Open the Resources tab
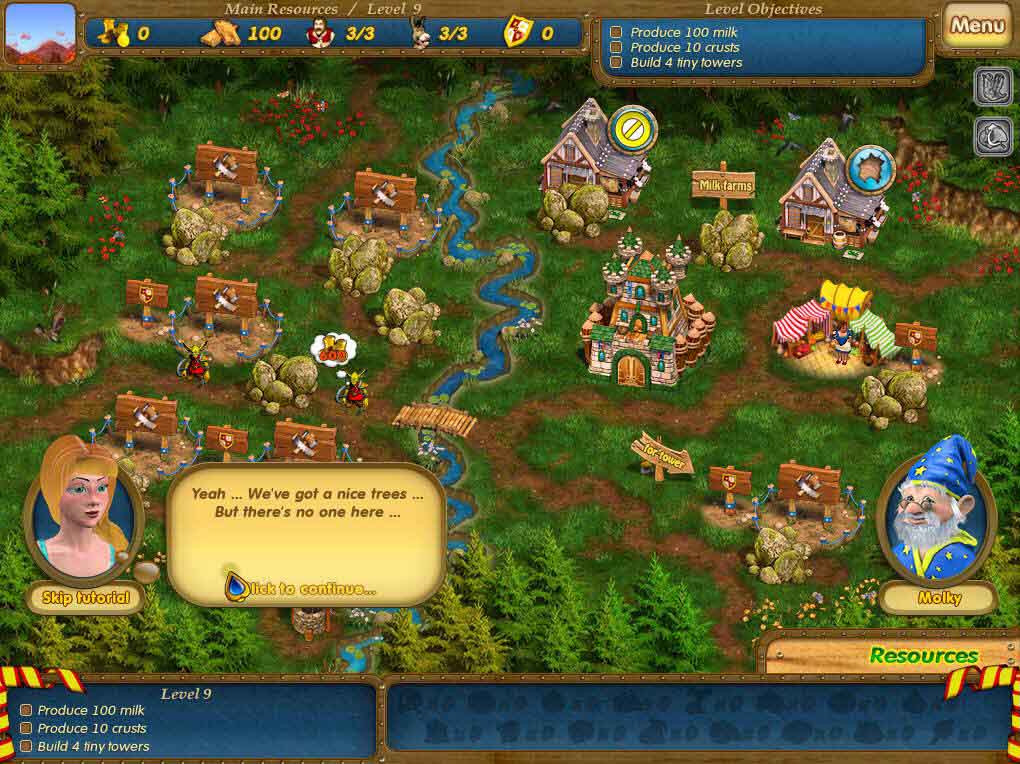The image size is (1020, 764). [923, 656]
